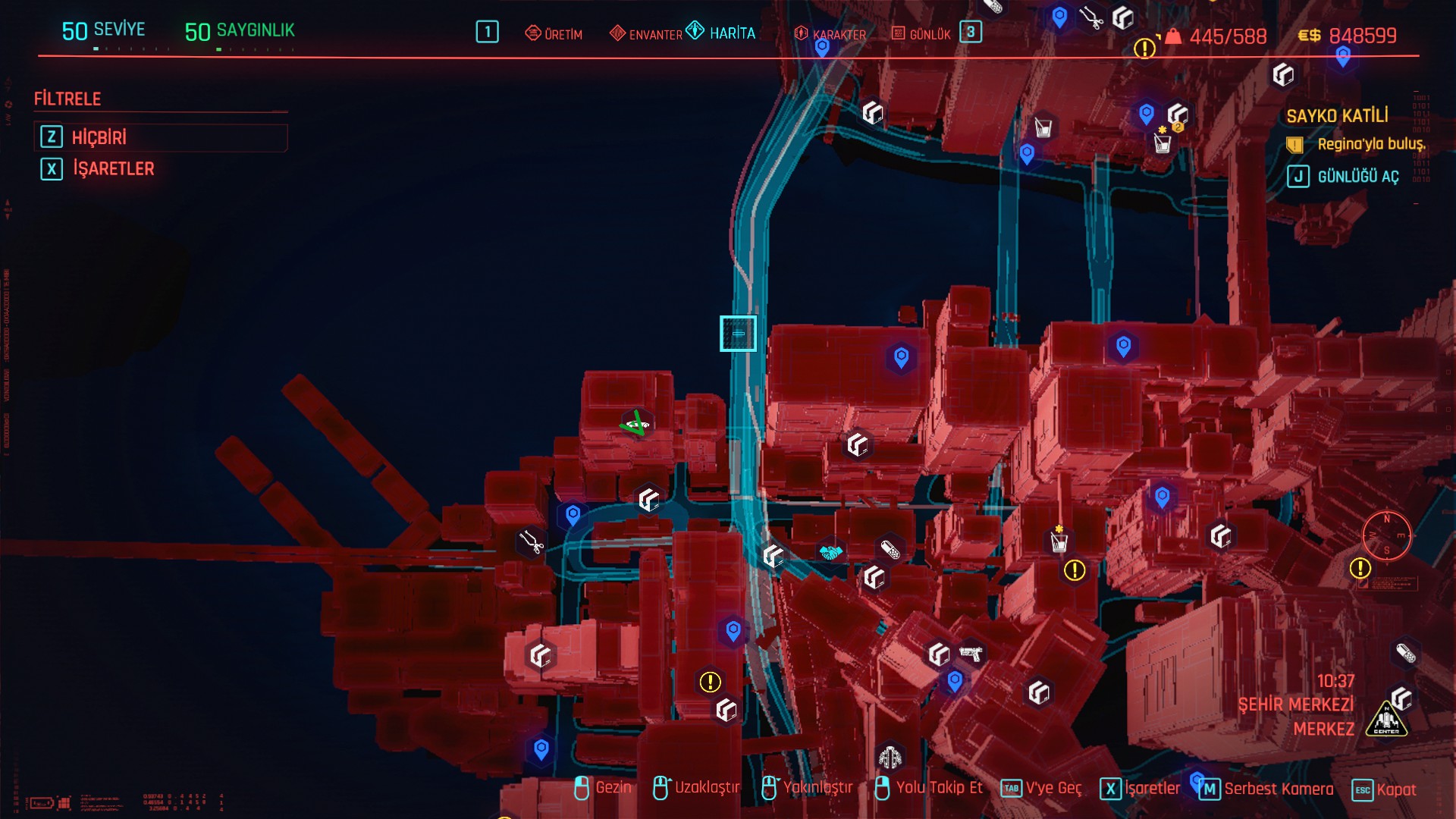Select the scissors marker by the piers
The image size is (1456, 819).
pyautogui.click(x=531, y=541)
